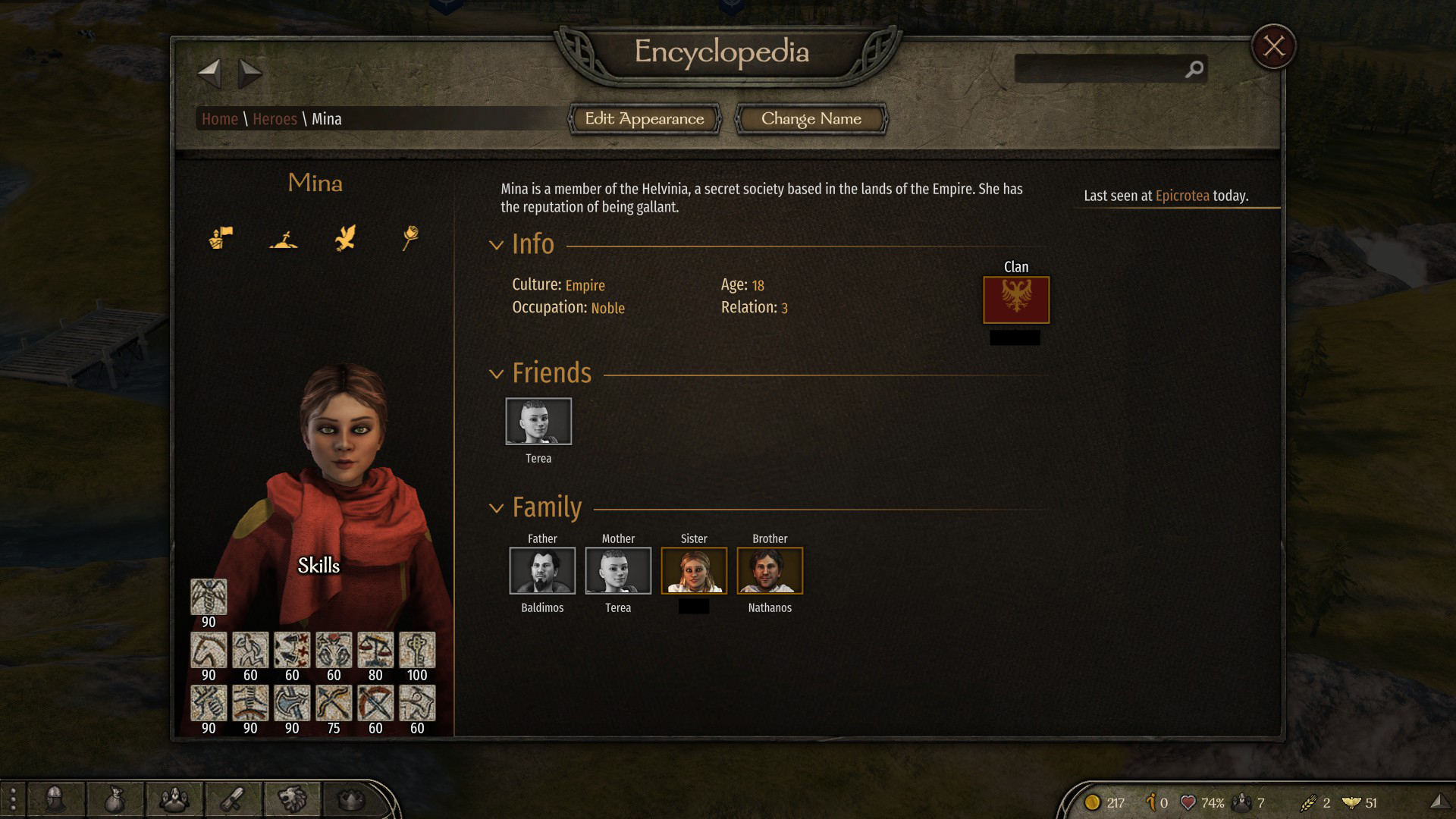Select the Sister portrait in Family
The image size is (1456, 819).
pyautogui.click(x=694, y=570)
